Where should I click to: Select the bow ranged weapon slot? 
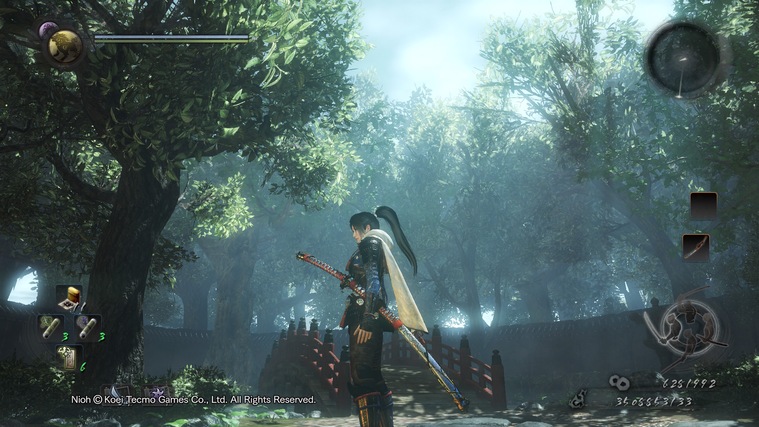coord(696,247)
